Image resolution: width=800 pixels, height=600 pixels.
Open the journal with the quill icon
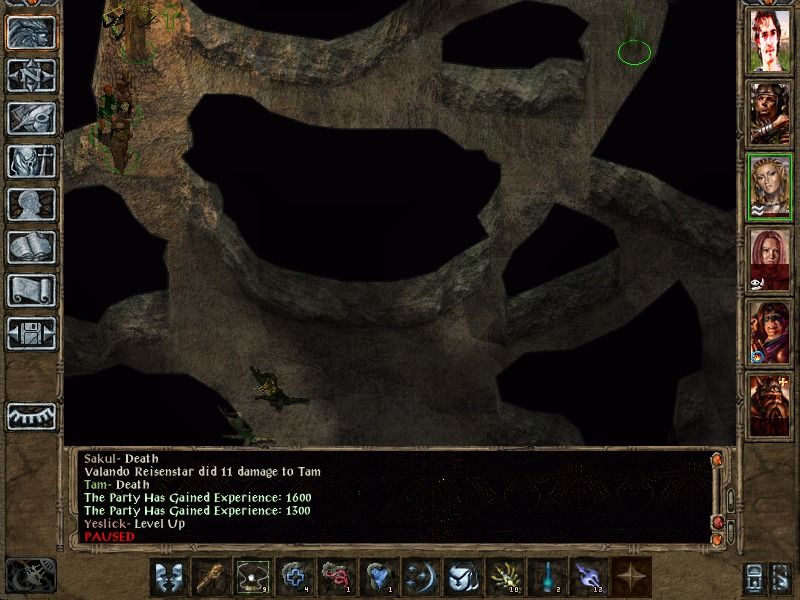point(31,118)
